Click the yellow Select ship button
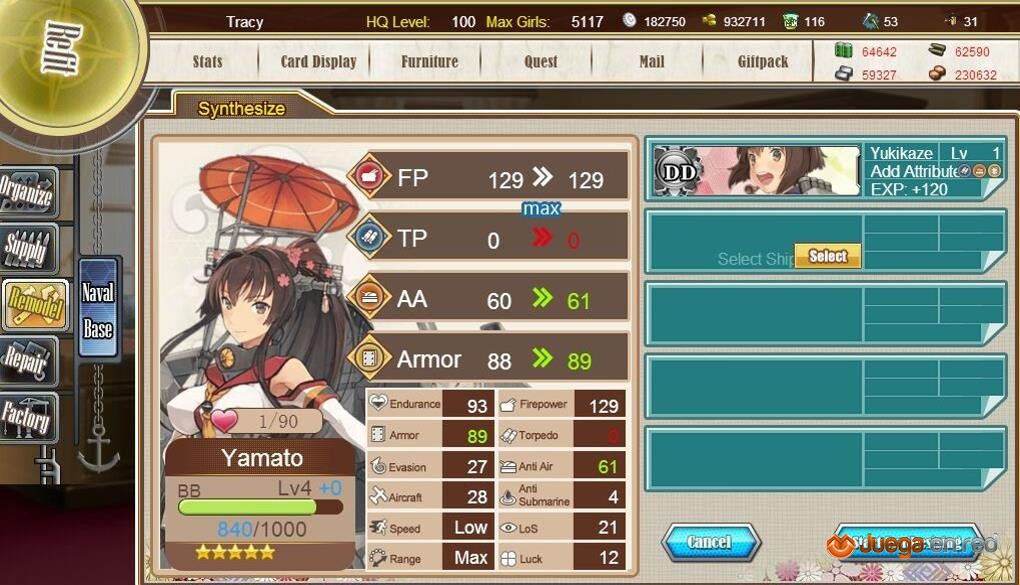The width and height of the screenshot is (1020, 585). 827,256
